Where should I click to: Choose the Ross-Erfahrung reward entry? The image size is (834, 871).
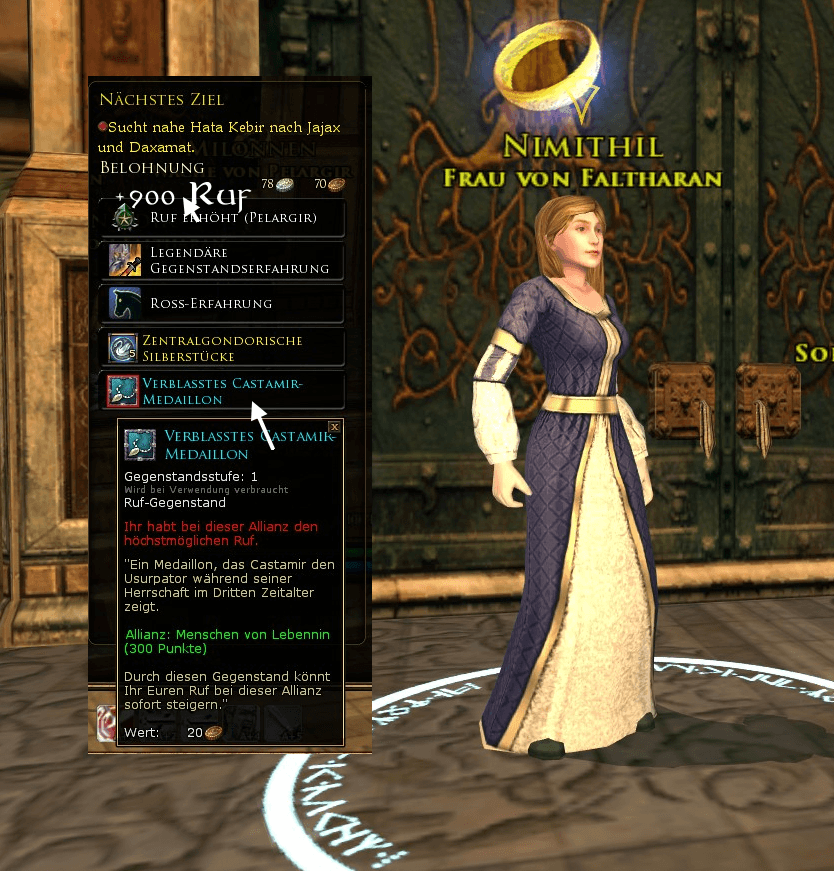(x=223, y=304)
